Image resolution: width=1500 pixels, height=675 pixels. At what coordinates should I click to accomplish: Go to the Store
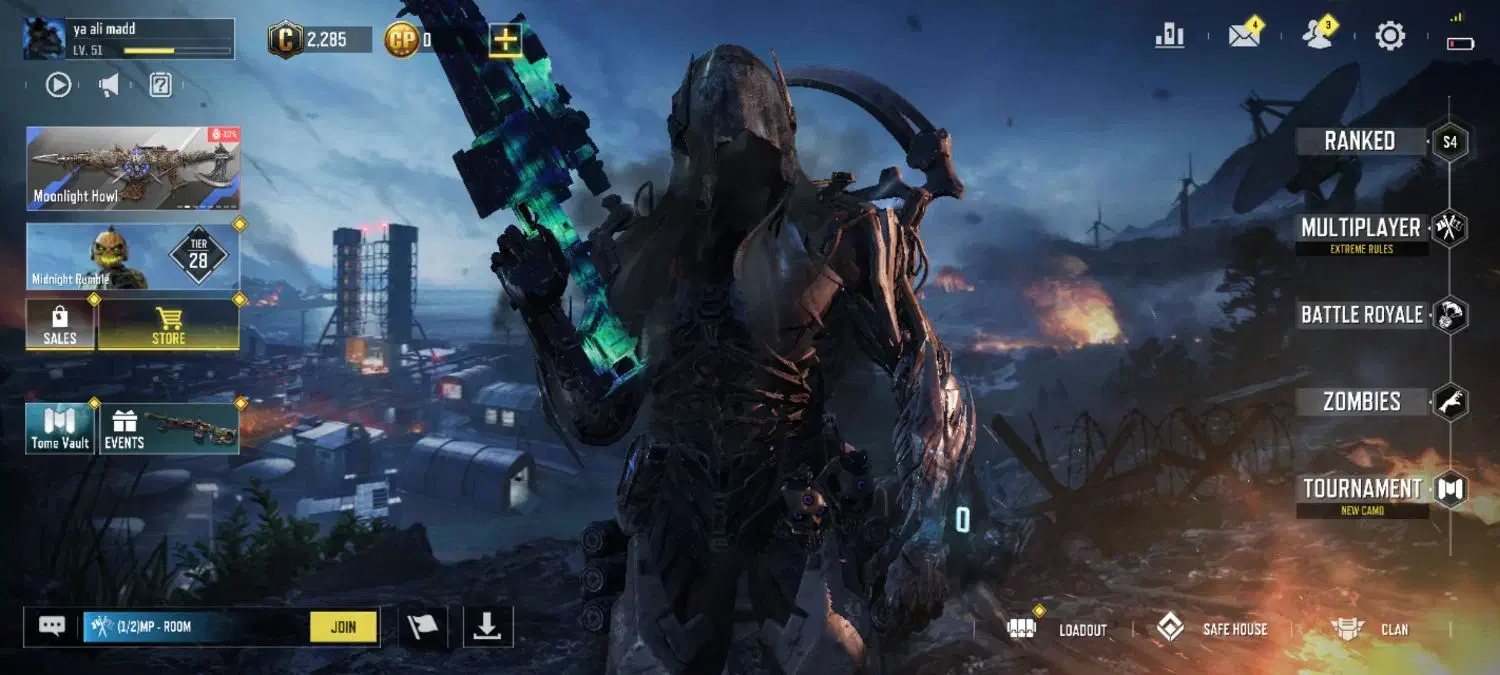click(x=168, y=325)
